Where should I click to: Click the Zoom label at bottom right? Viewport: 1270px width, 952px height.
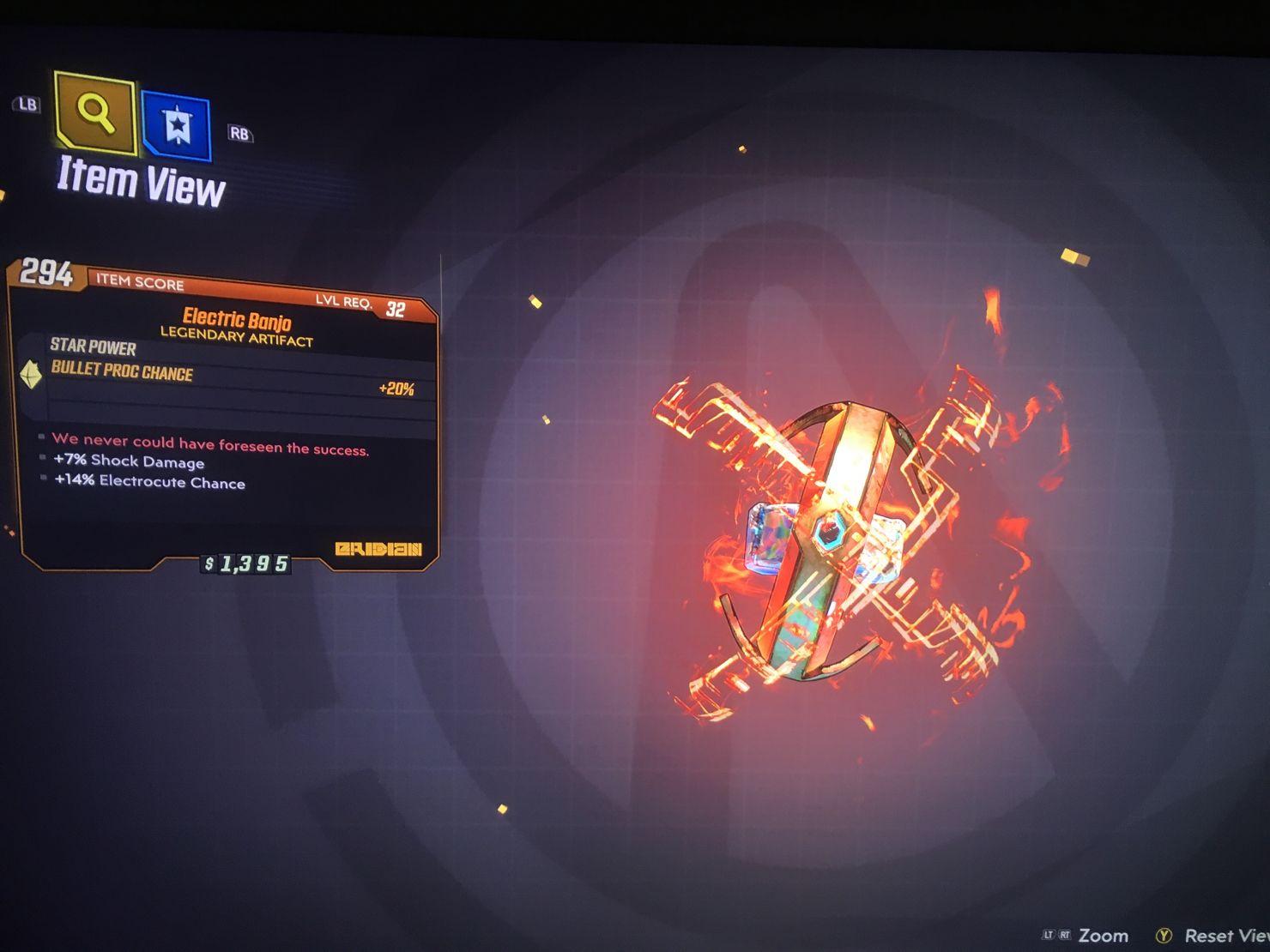tap(1104, 936)
